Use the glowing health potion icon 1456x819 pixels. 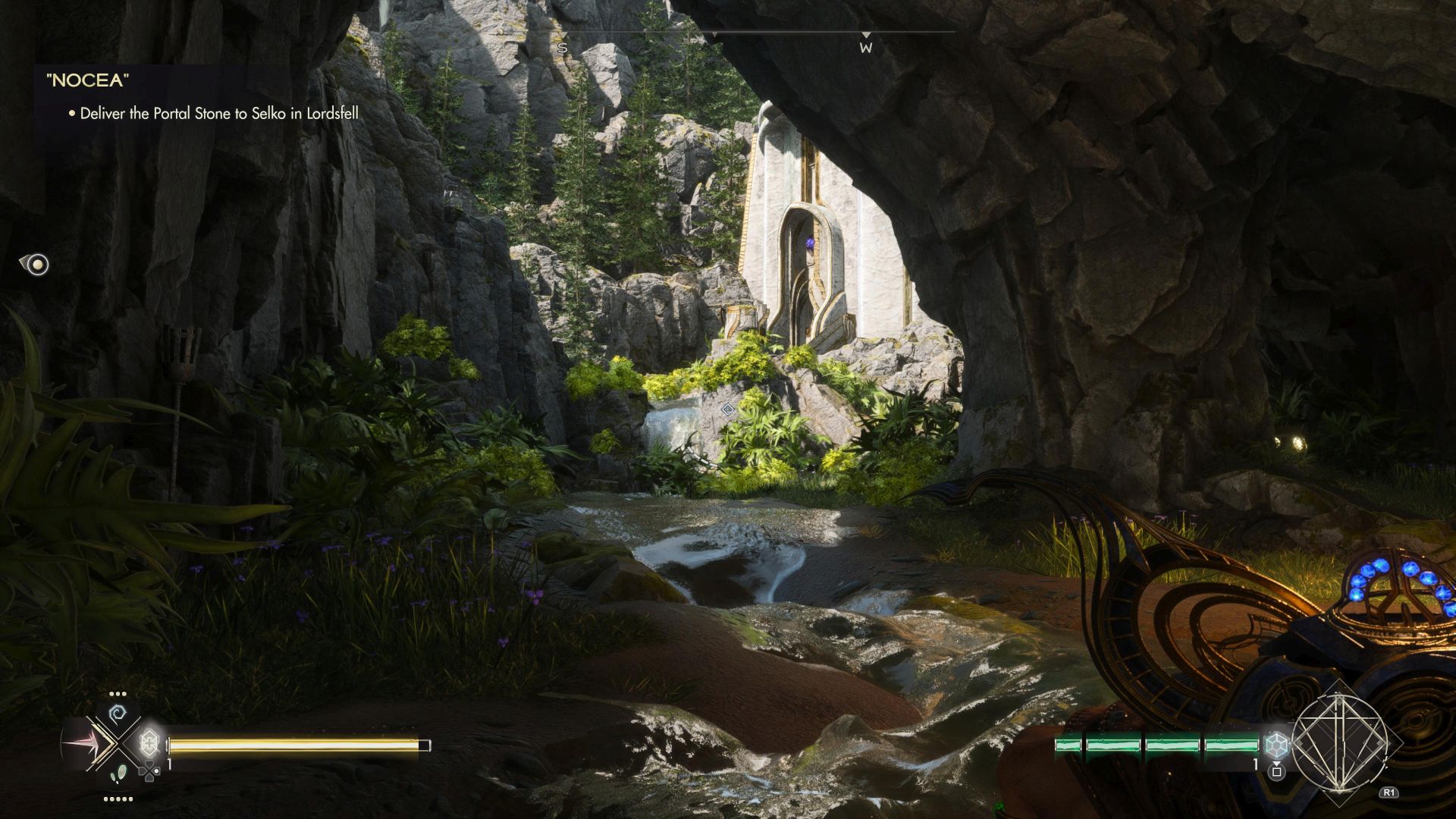pyautogui.click(x=150, y=742)
